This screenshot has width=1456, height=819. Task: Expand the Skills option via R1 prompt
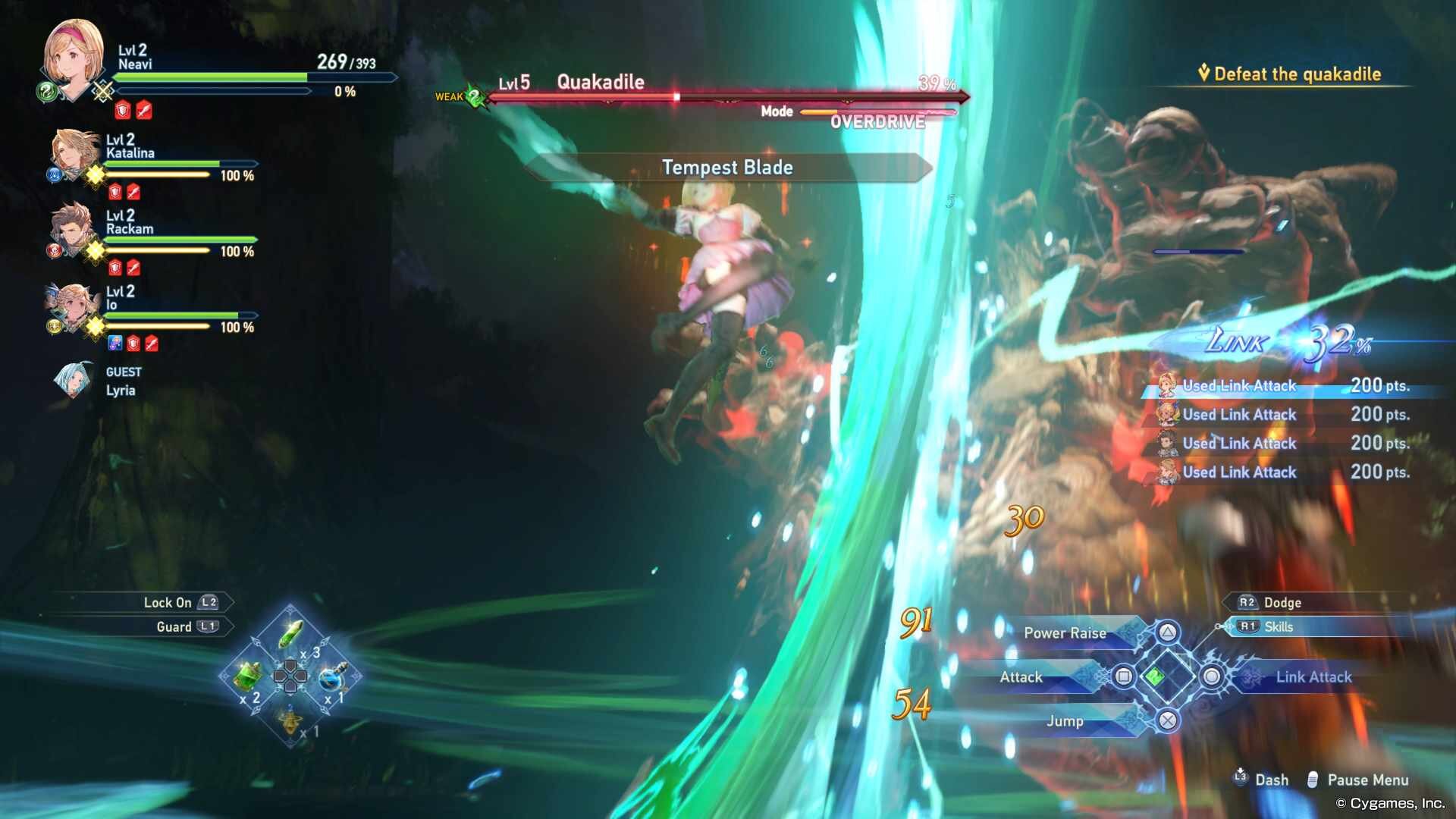[1276, 626]
